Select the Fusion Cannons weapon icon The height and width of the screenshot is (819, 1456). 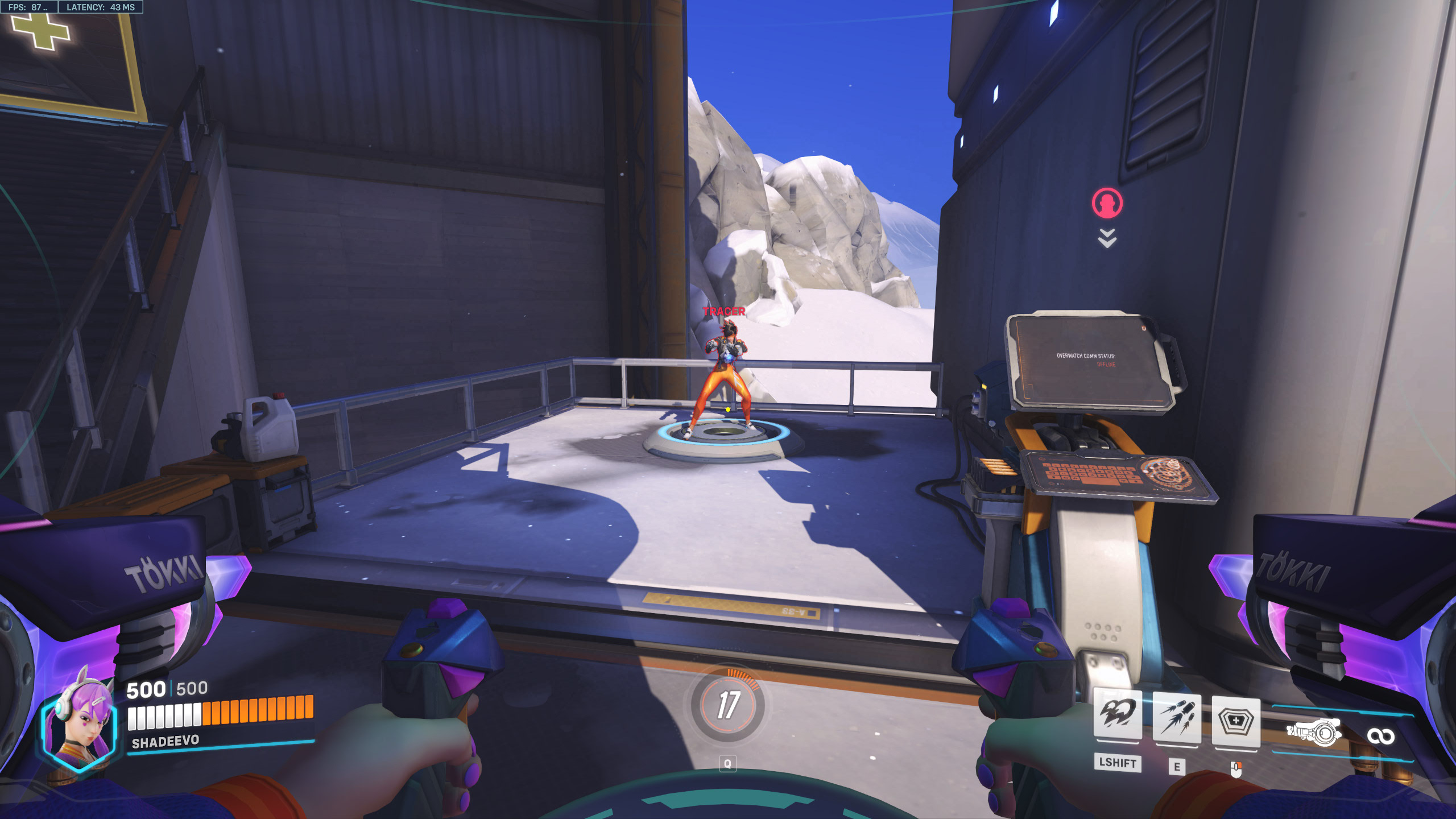pyautogui.click(x=1314, y=731)
